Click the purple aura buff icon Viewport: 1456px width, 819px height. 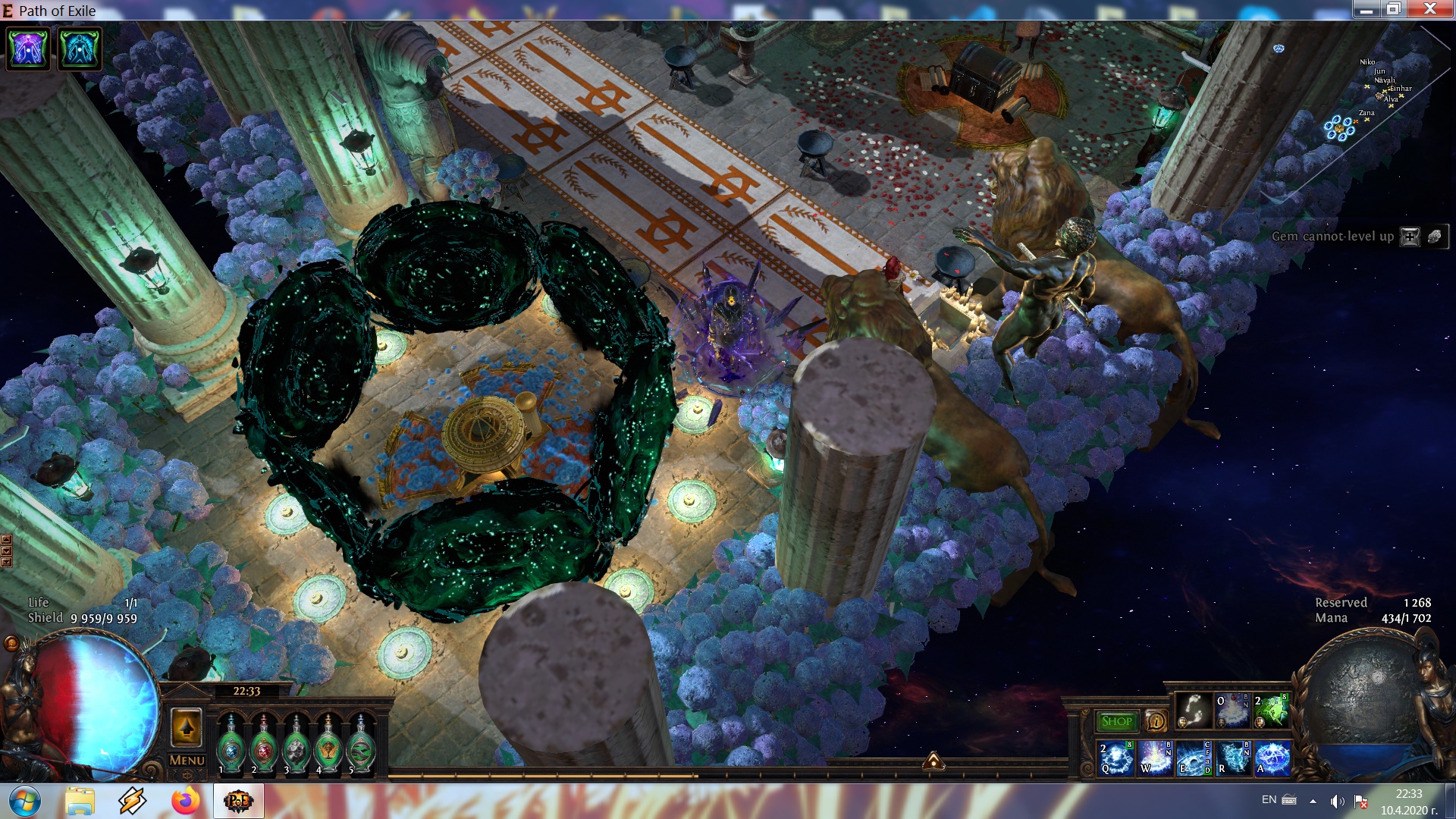(x=29, y=49)
